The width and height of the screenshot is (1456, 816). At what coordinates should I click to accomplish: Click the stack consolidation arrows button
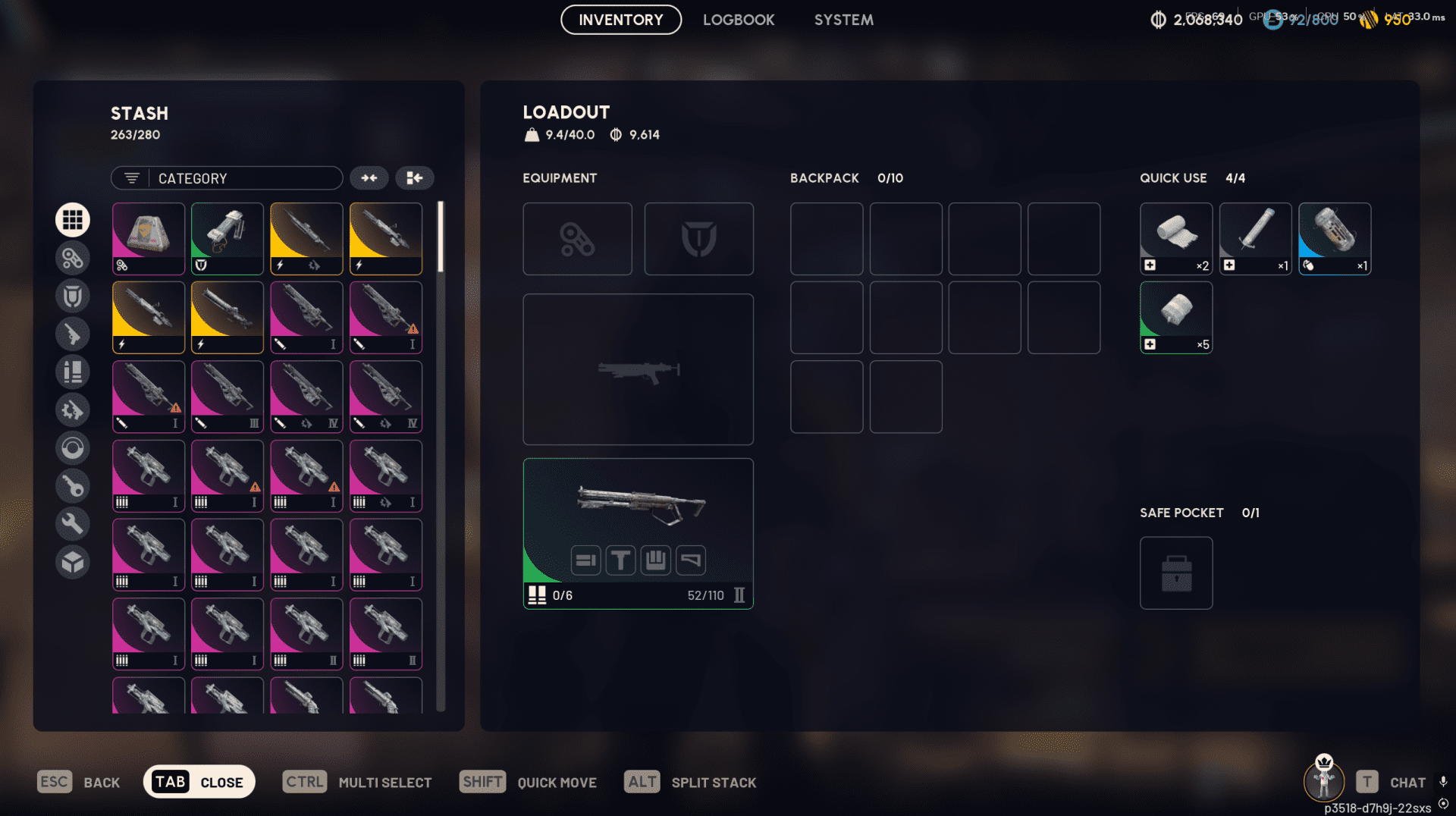(369, 177)
